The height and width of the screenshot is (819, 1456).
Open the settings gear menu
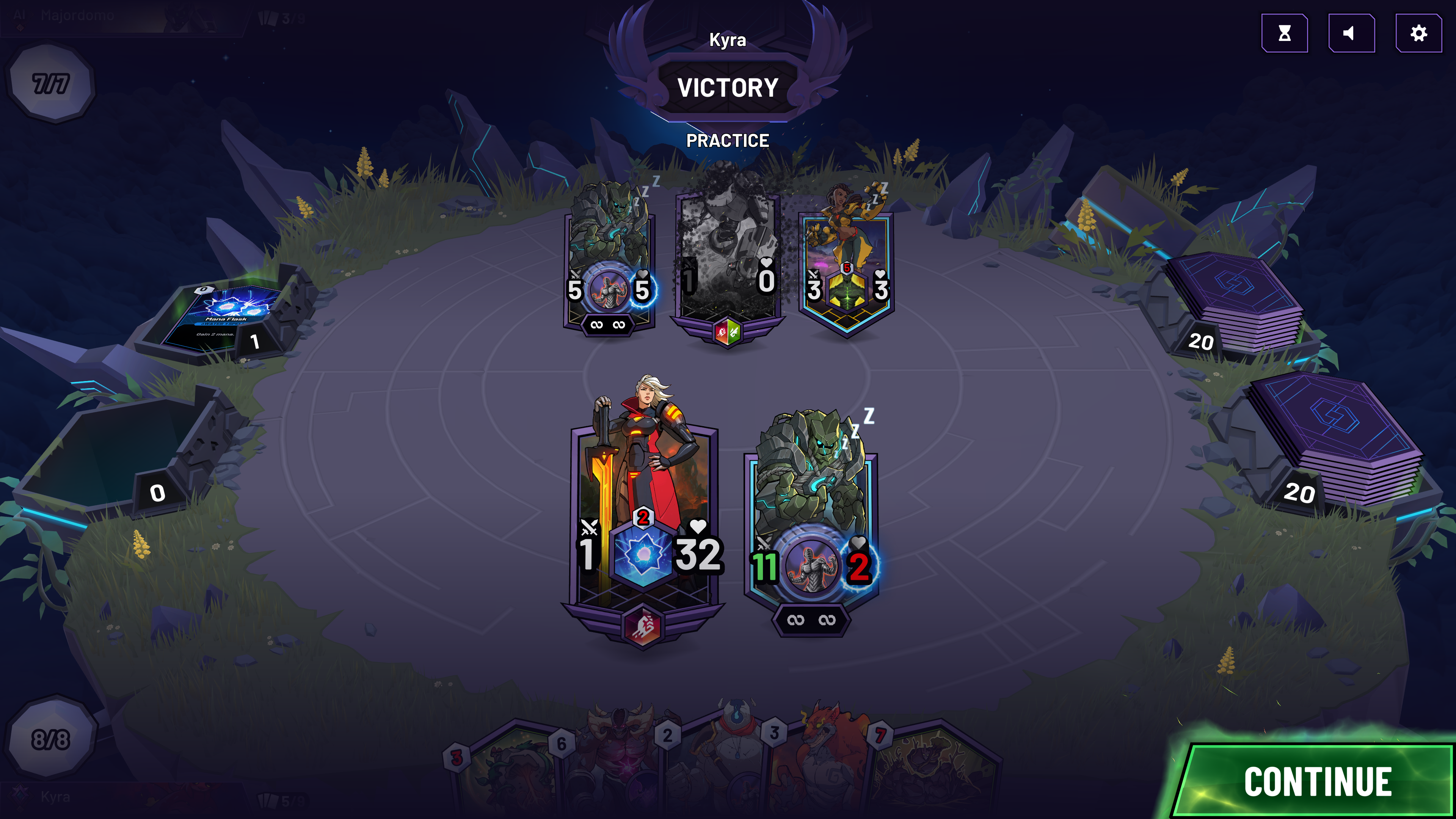1418,33
